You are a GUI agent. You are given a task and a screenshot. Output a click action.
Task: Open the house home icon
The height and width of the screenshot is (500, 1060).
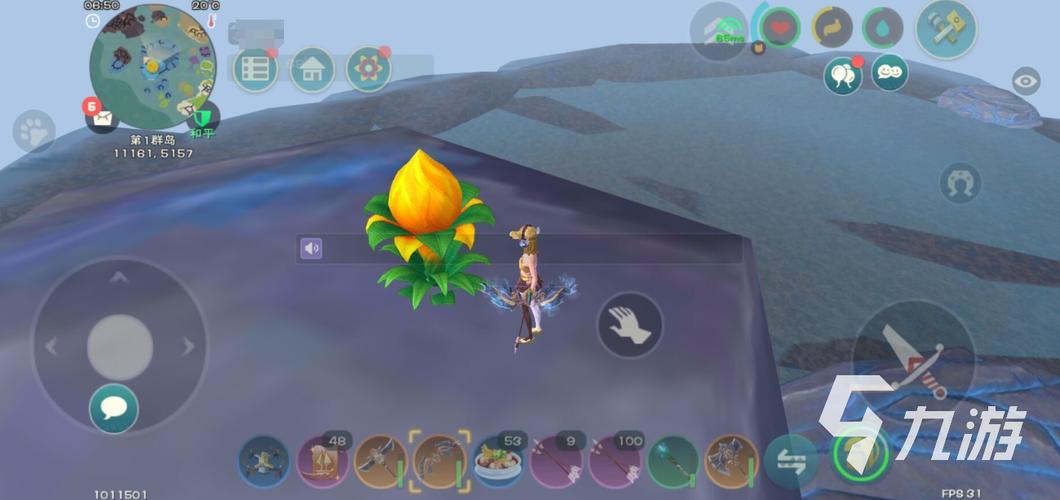(x=311, y=69)
